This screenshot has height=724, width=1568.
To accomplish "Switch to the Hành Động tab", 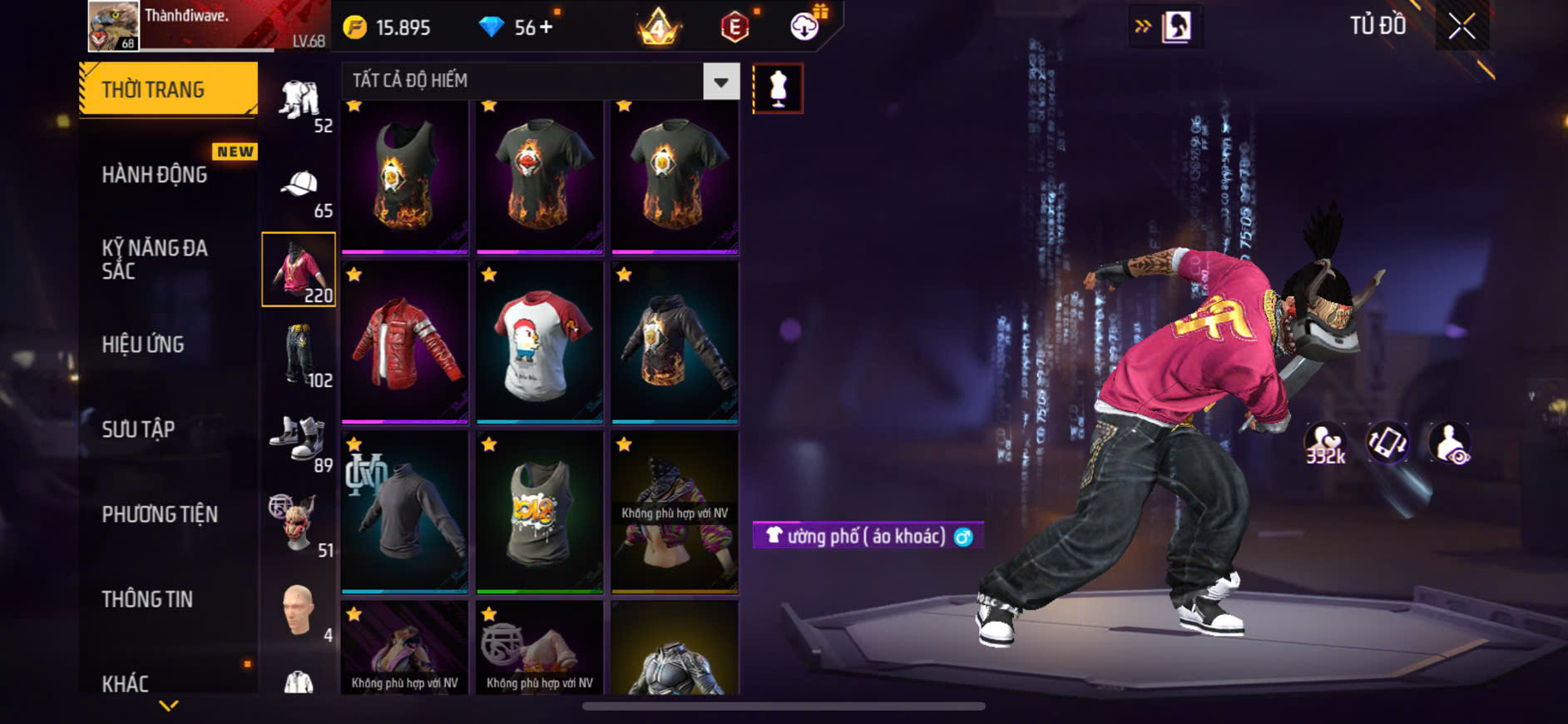I will point(155,175).
